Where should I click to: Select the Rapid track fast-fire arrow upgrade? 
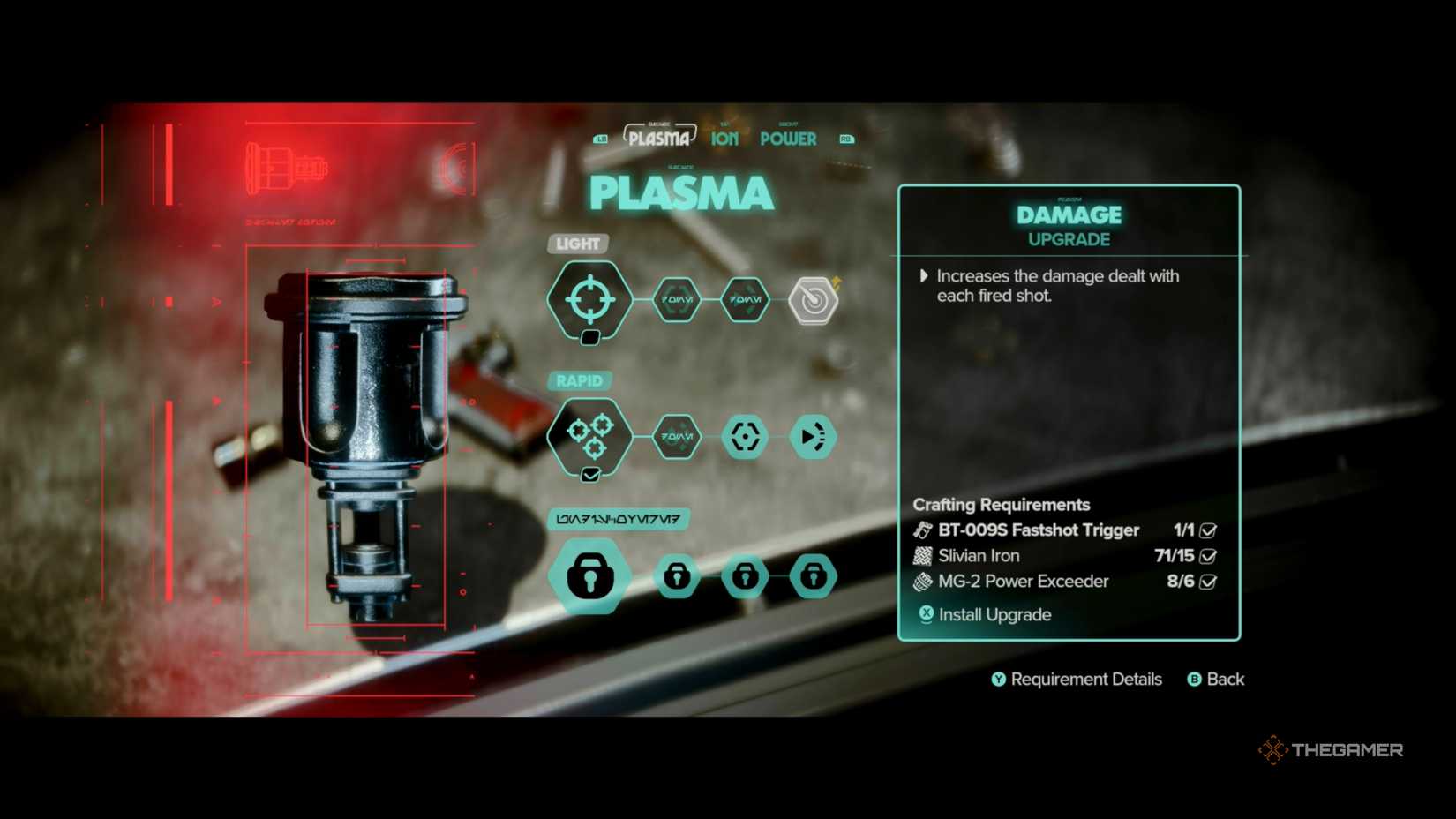click(813, 436)
